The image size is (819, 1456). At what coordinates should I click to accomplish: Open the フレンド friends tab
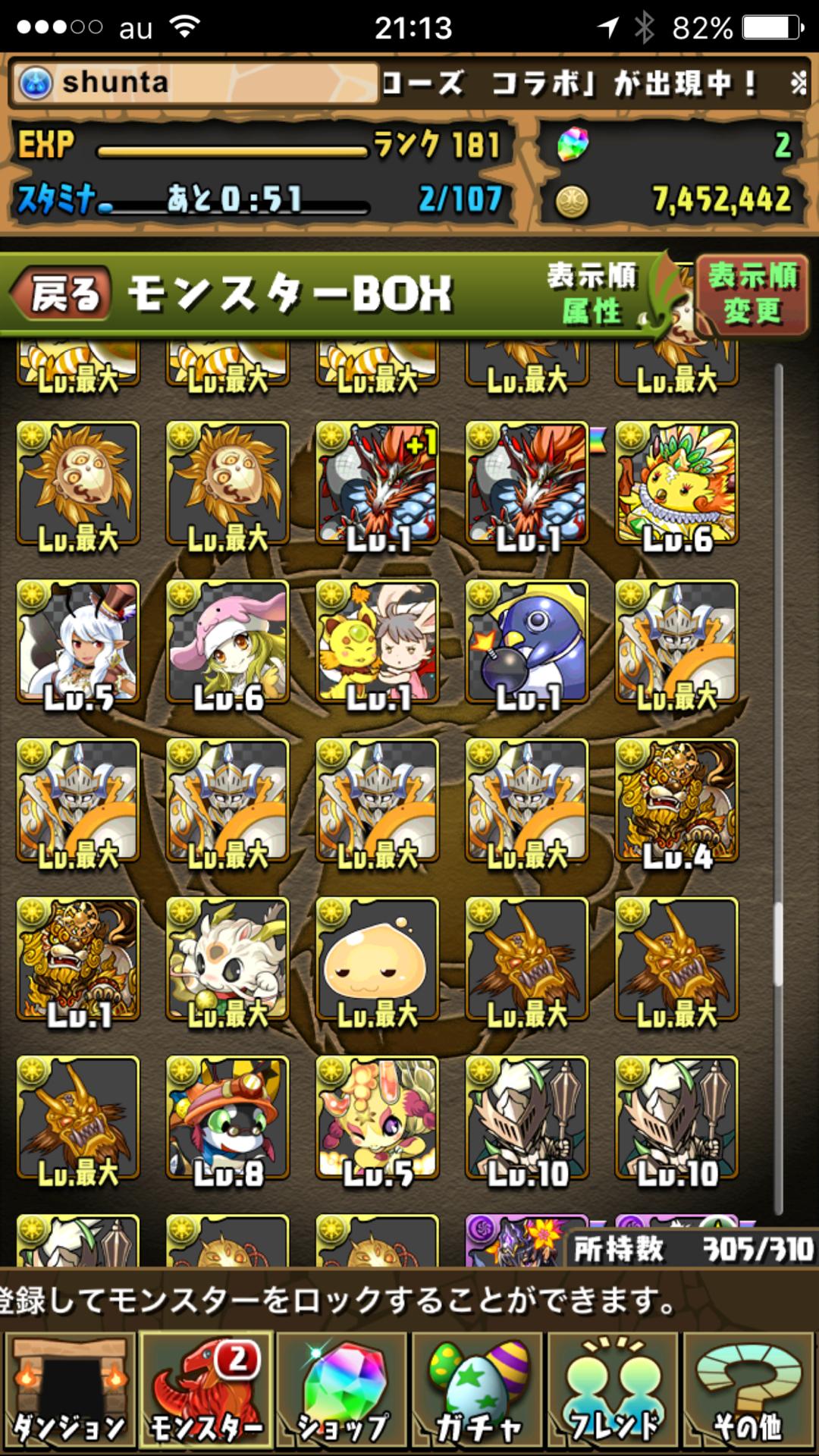pos(614,1392)
